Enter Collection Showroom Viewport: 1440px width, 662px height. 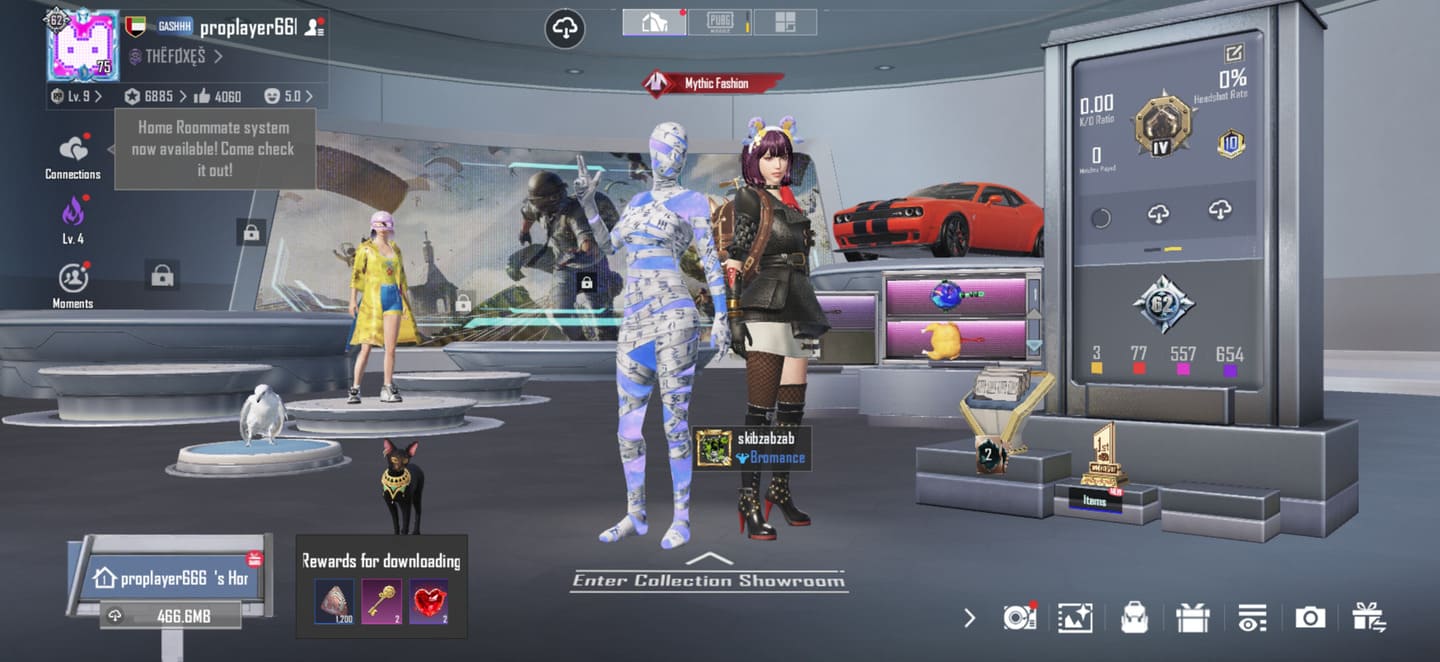click(x=708, y=579)
